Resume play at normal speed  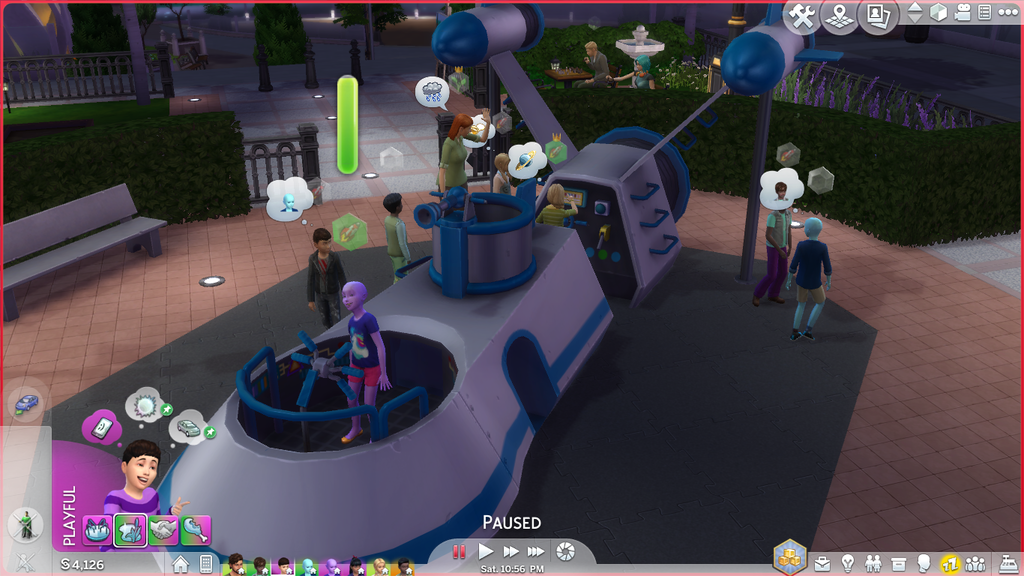point(486,551)
